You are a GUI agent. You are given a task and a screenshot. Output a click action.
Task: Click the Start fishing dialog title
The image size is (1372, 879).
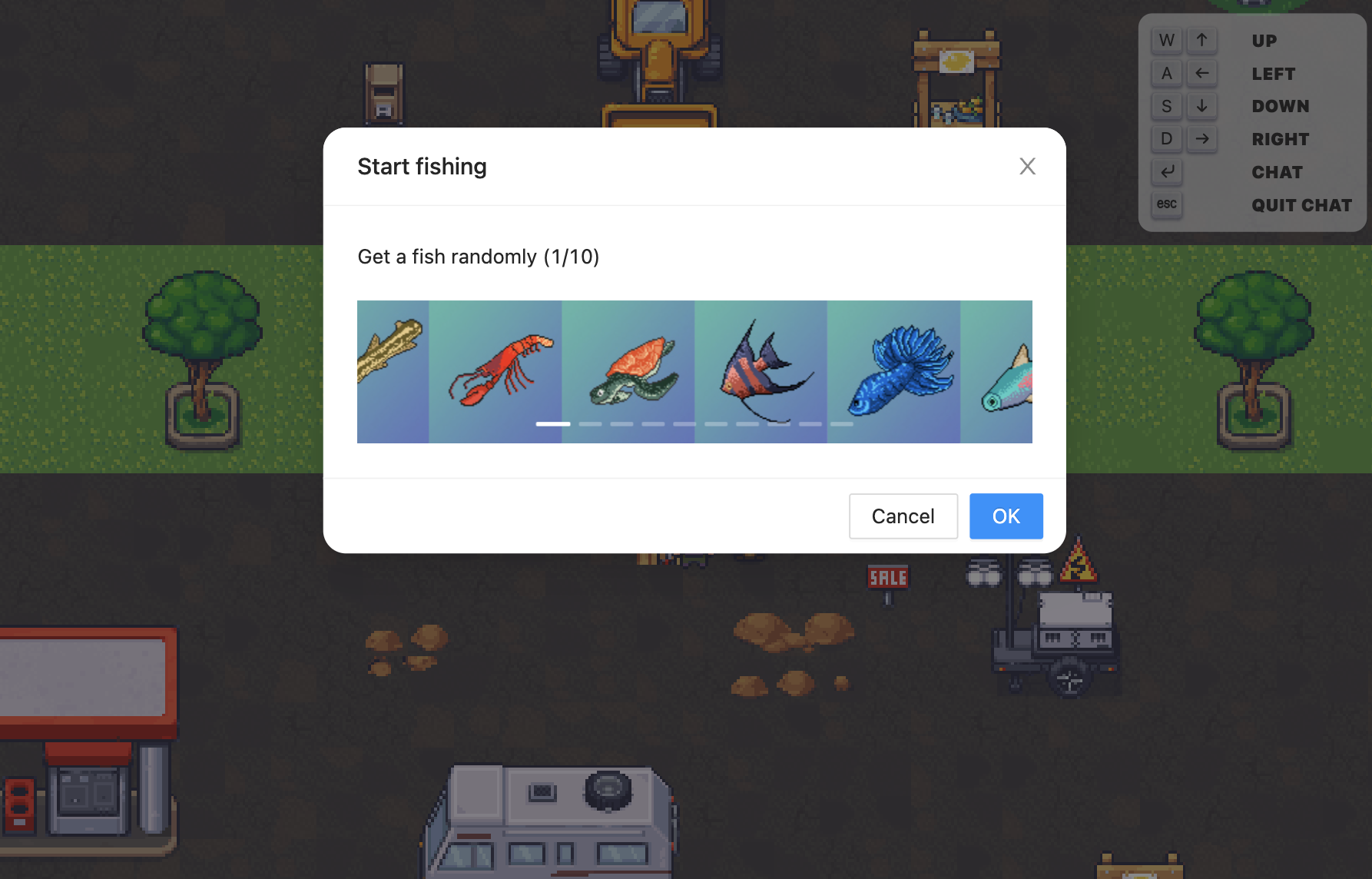[x=422, y=166]
